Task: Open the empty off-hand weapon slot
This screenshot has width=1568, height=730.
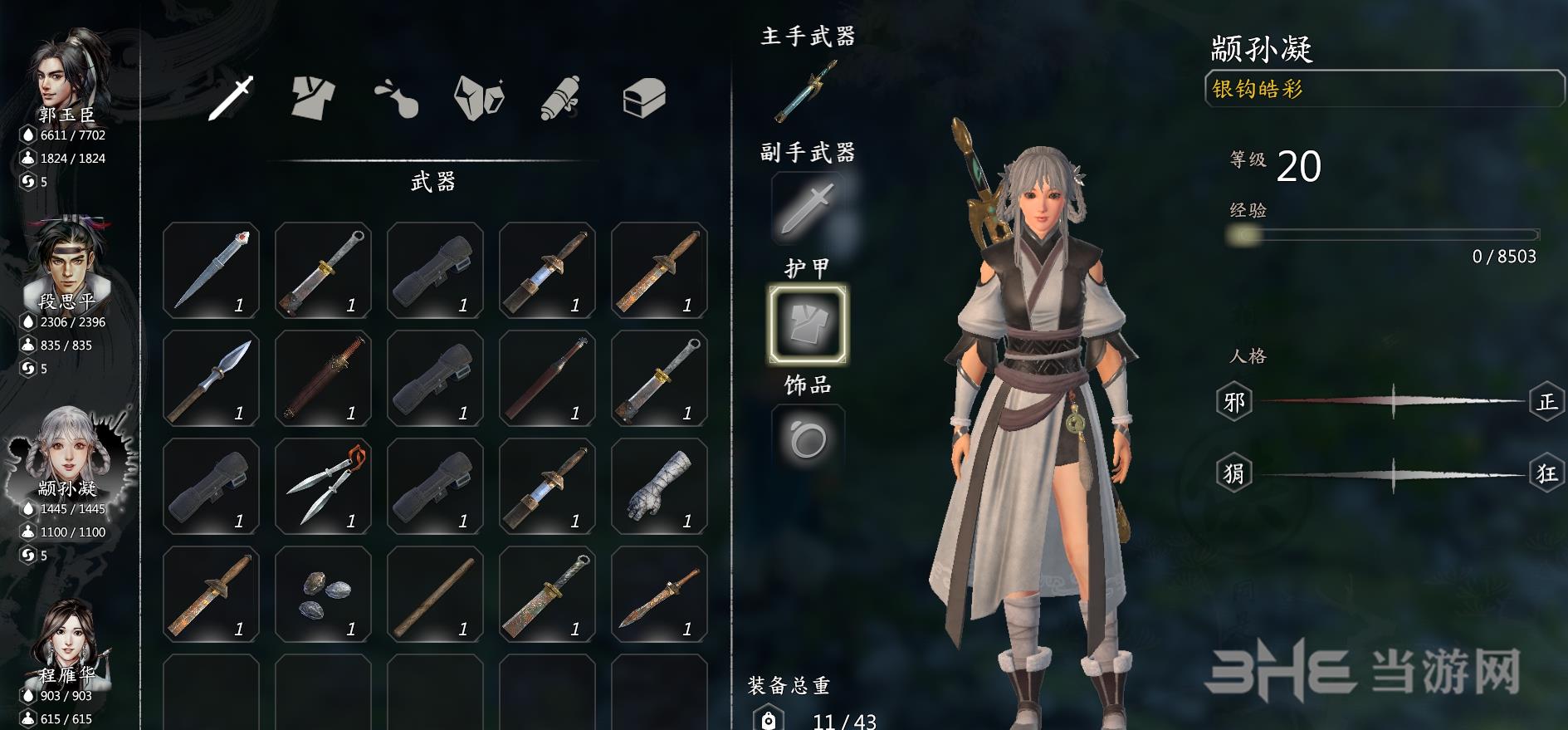Action: coord(808,208)
